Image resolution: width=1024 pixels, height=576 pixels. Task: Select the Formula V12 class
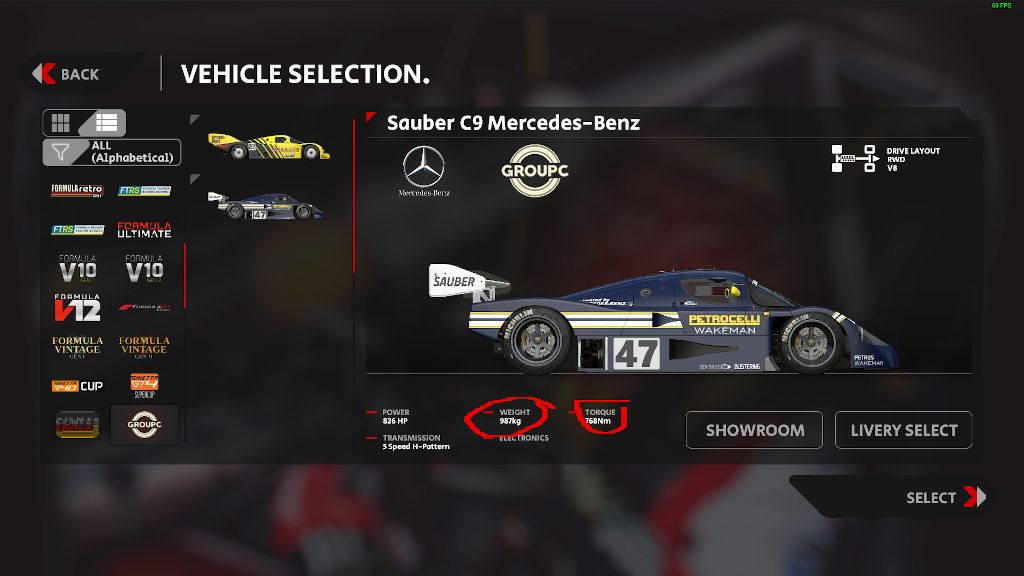77,307
